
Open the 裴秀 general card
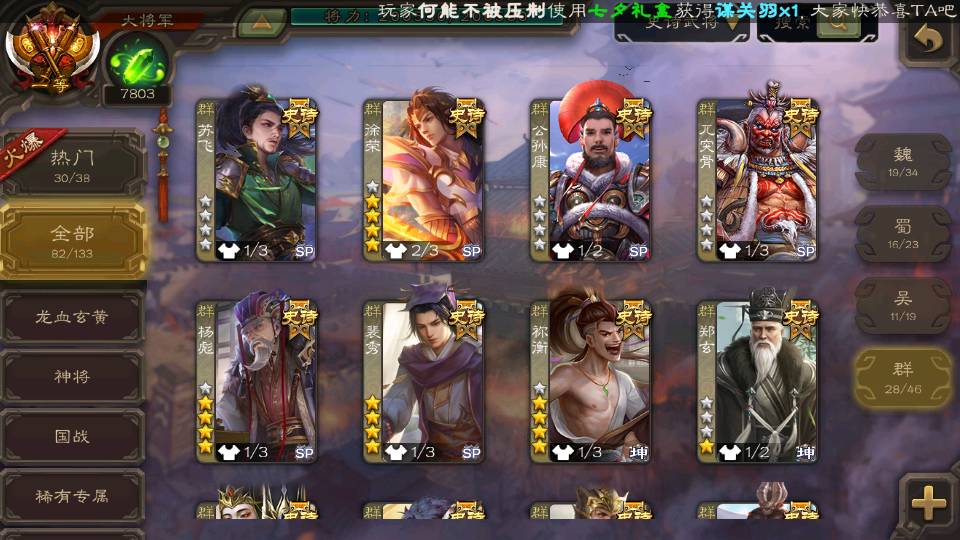point(423,380)
